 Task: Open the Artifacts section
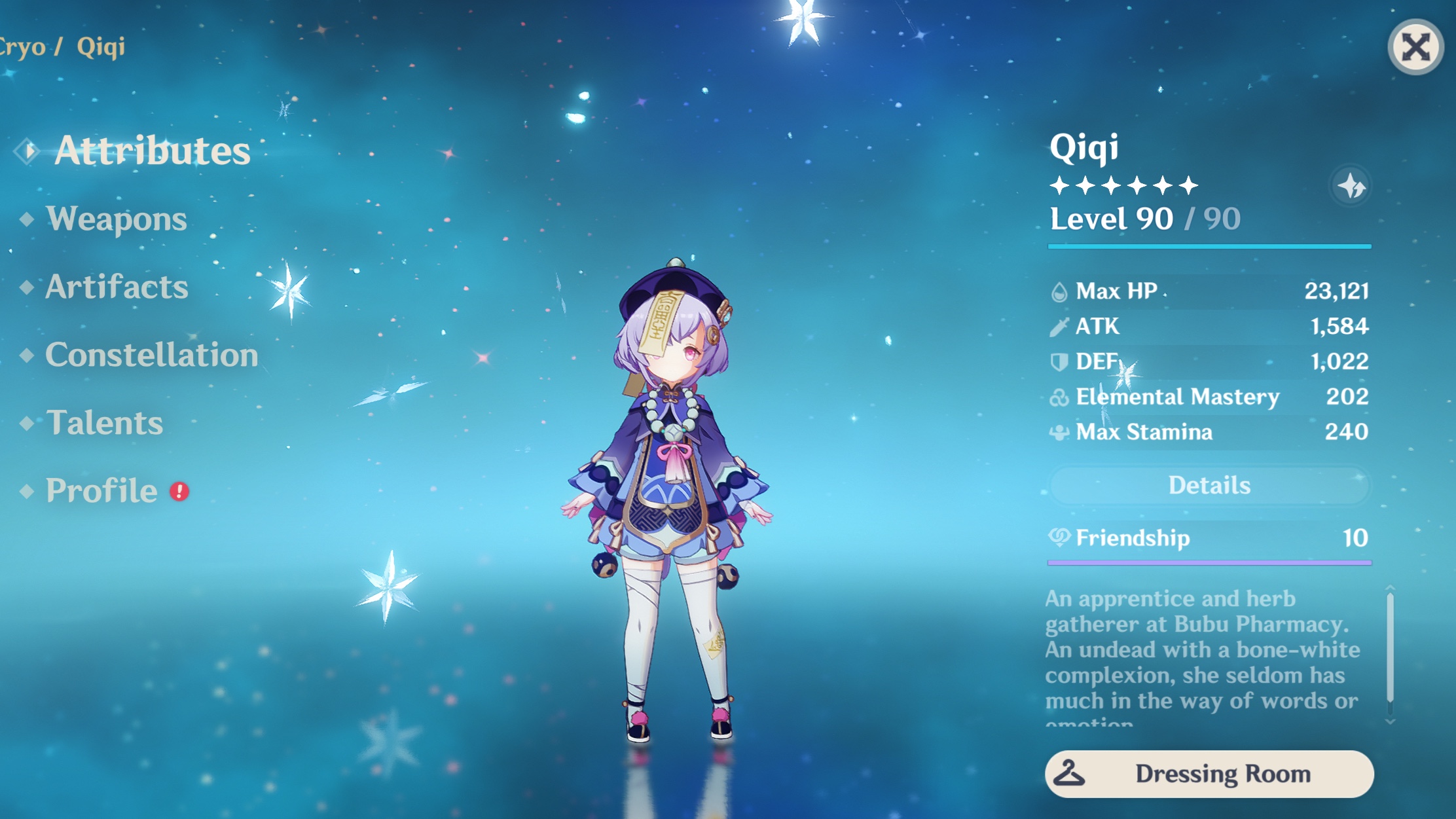(116, 287)
